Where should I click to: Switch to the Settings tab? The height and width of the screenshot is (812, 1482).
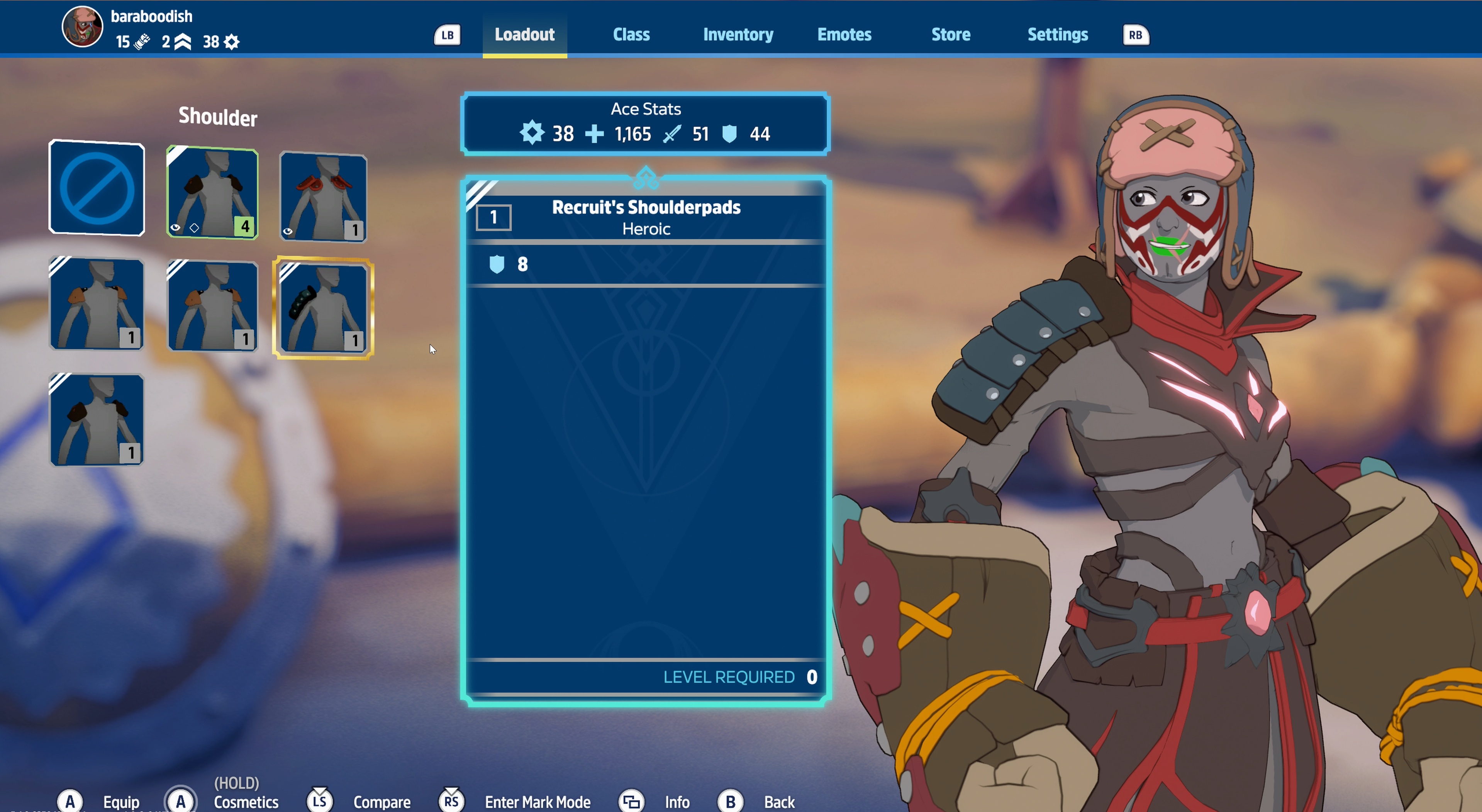coord(1057,34)
